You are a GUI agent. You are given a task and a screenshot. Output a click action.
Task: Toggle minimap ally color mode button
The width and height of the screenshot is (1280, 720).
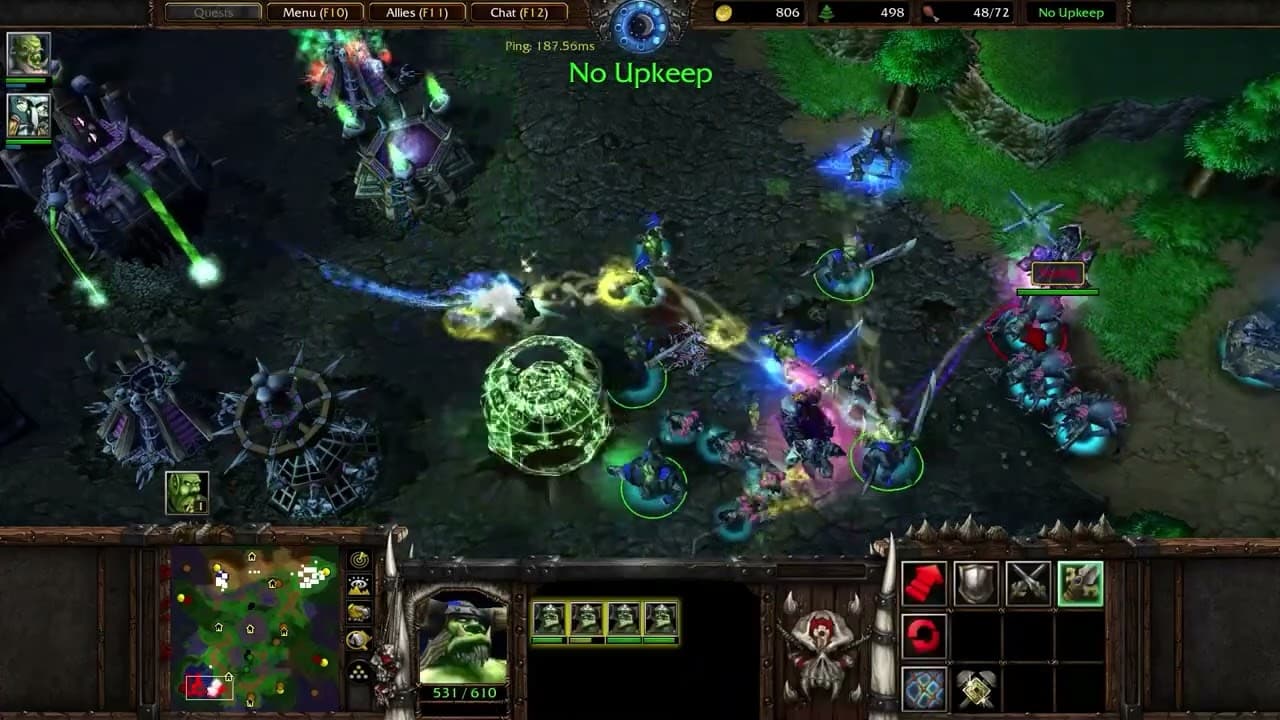pyautogui.click(x=358, y=612)
